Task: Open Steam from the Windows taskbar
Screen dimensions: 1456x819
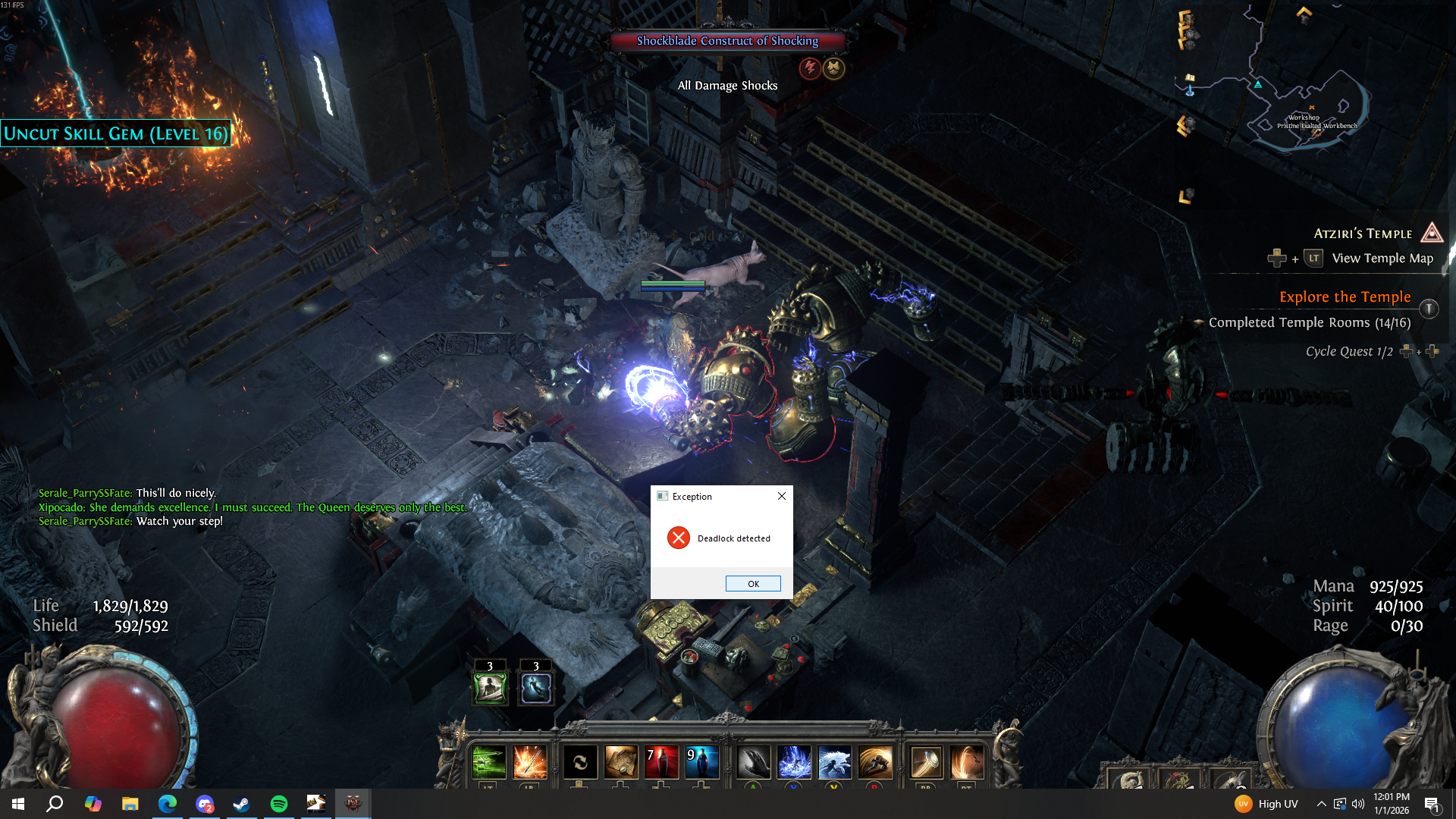Action: click(241, 804)
